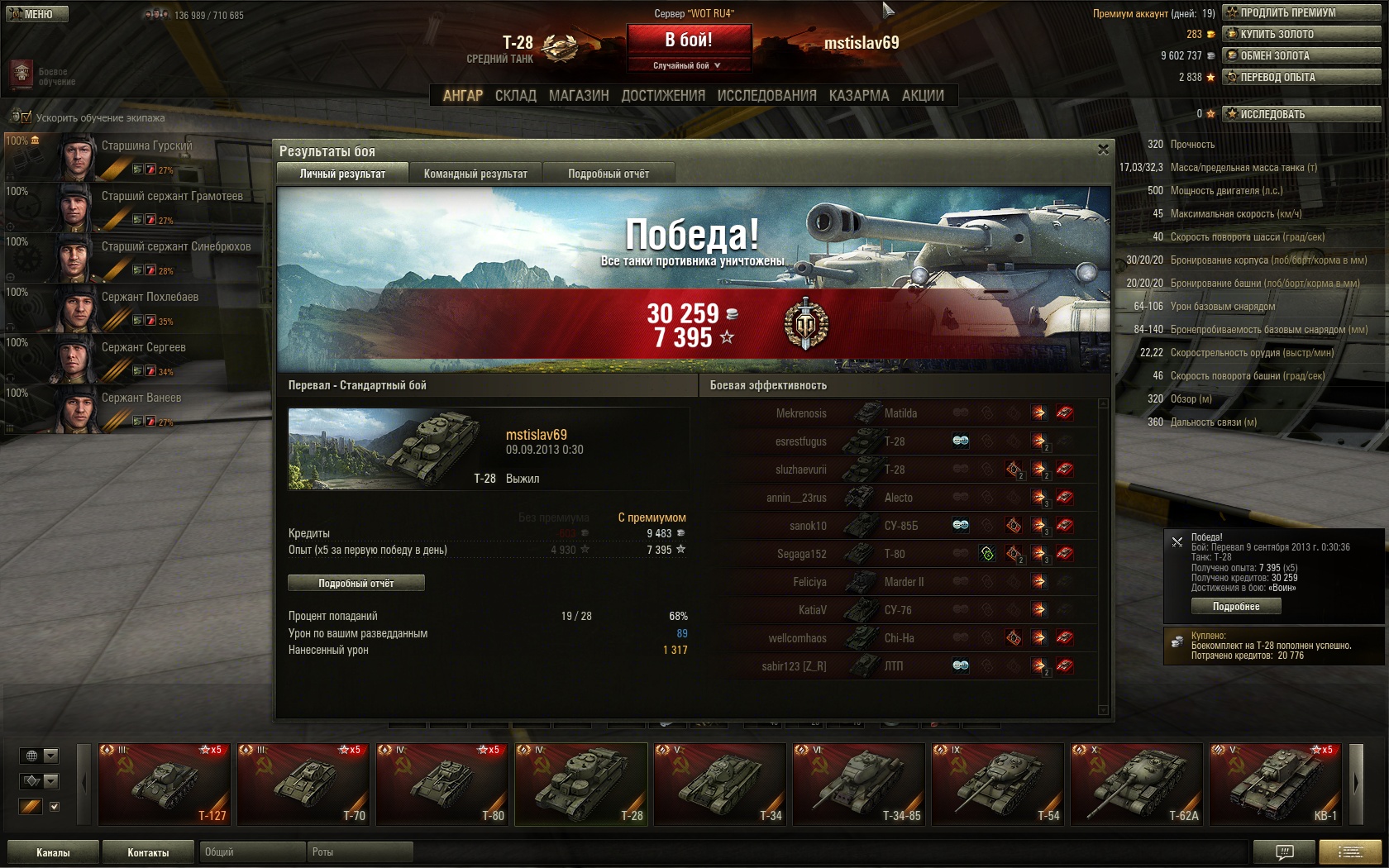
Task: Close the Результаты боя window
Action: click(x=1103, y=150)
